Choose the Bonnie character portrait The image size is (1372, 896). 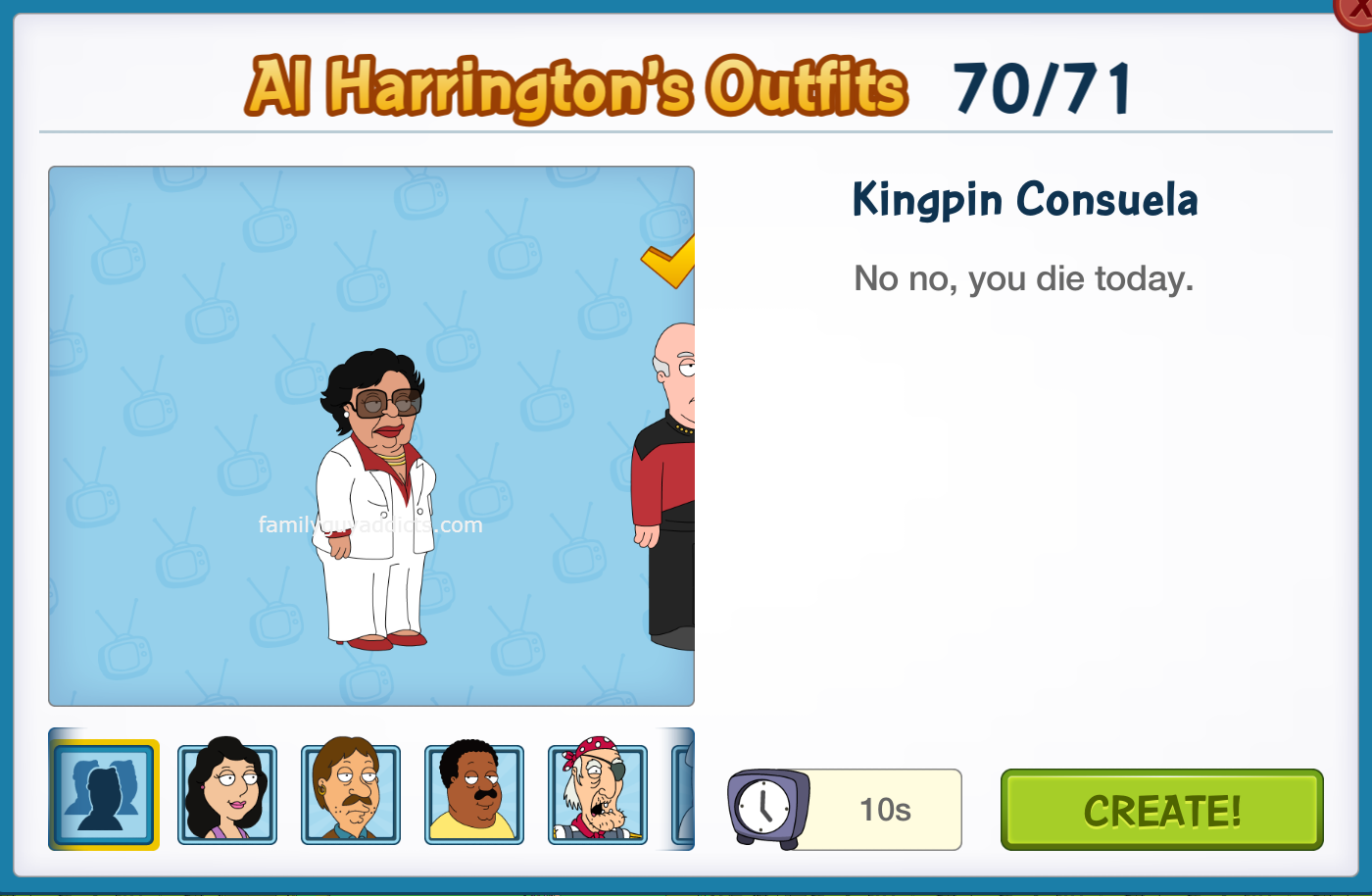[x=227, y=794]
